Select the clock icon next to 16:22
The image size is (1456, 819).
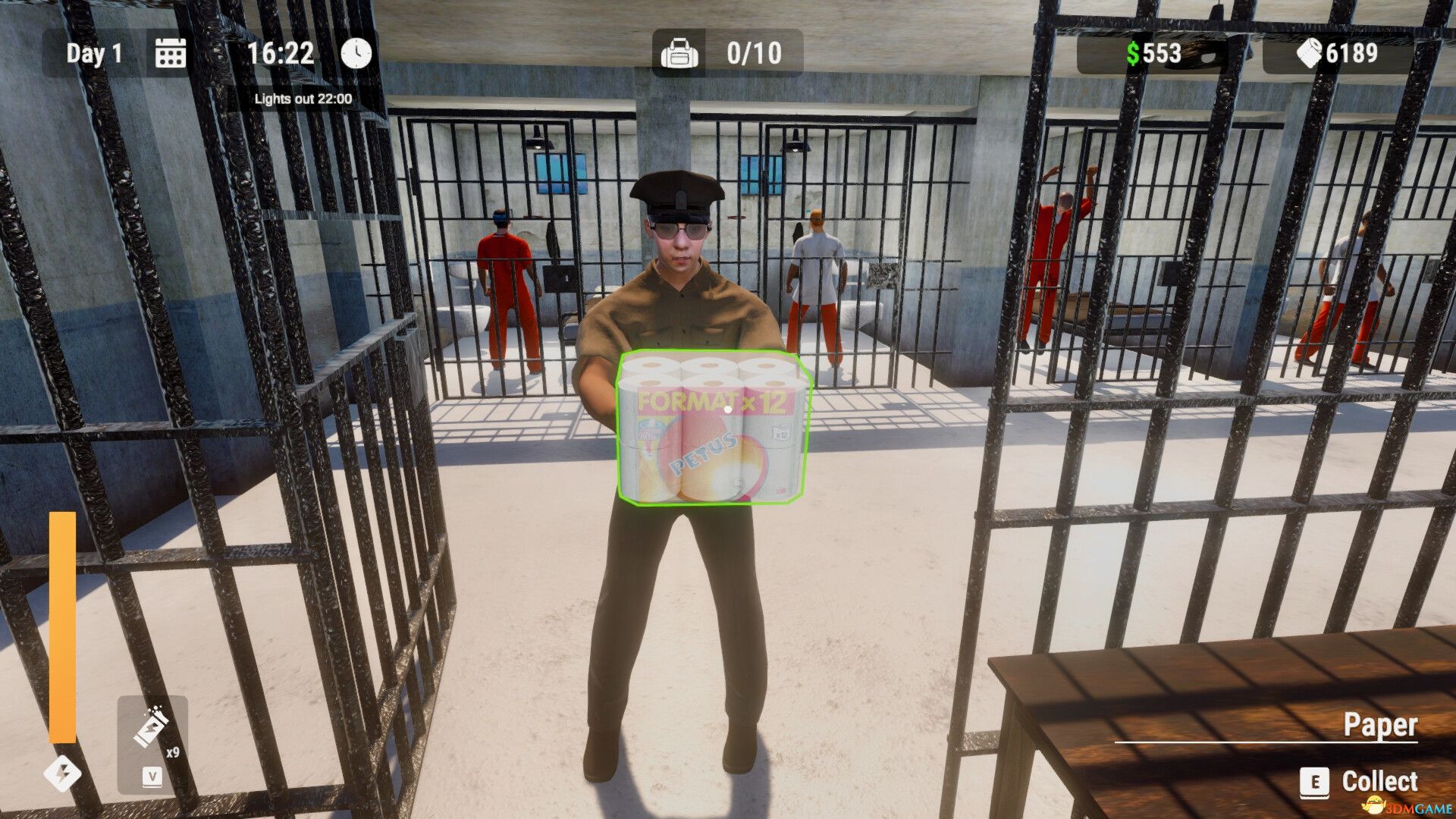click(x=355, y=53)
